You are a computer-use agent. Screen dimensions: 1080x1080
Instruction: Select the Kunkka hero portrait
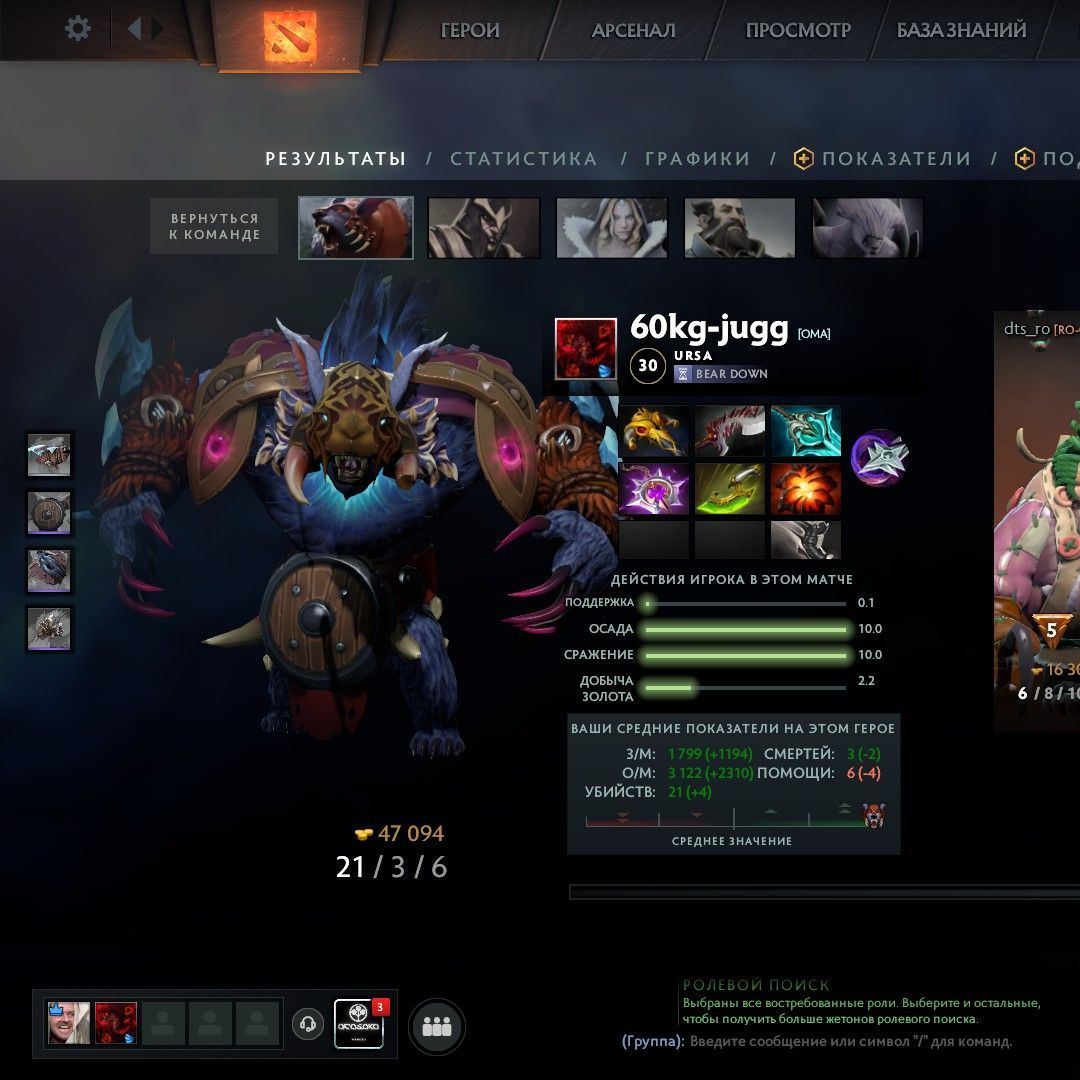[x=740, y=228]
